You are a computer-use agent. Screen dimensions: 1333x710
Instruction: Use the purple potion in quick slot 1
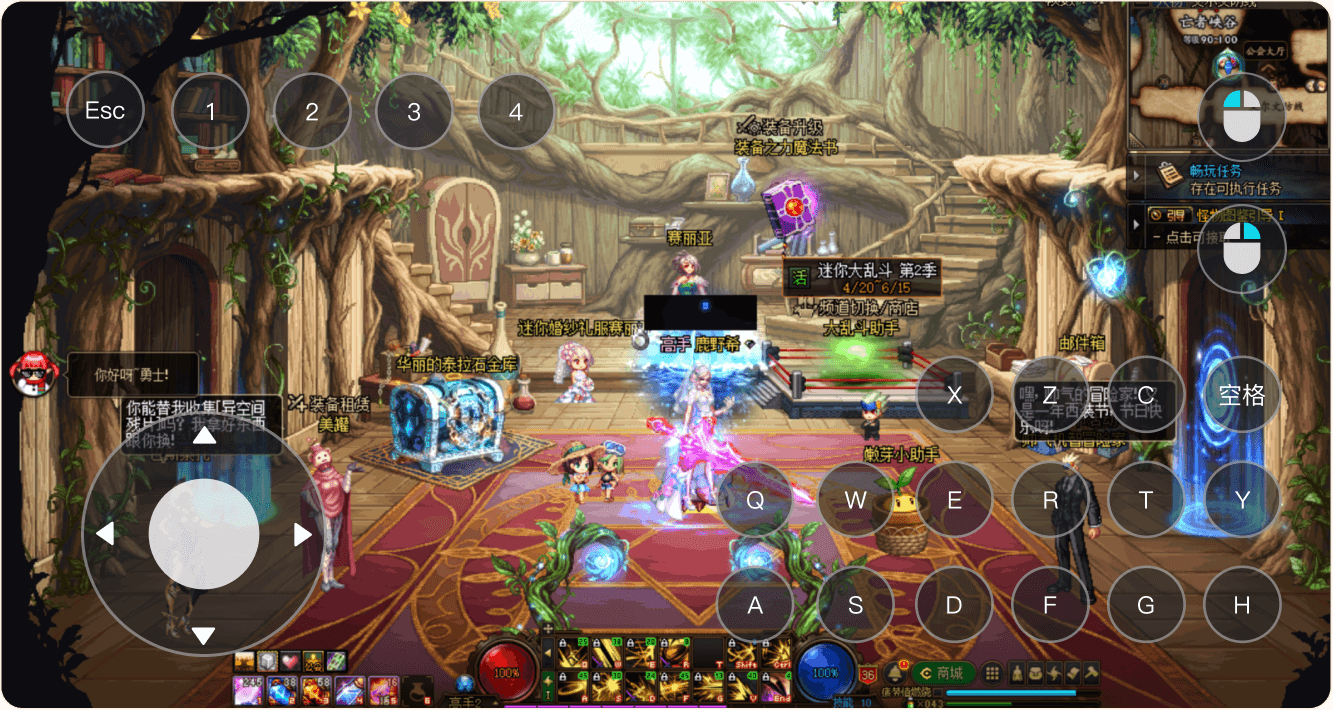[x=247, y=690]
